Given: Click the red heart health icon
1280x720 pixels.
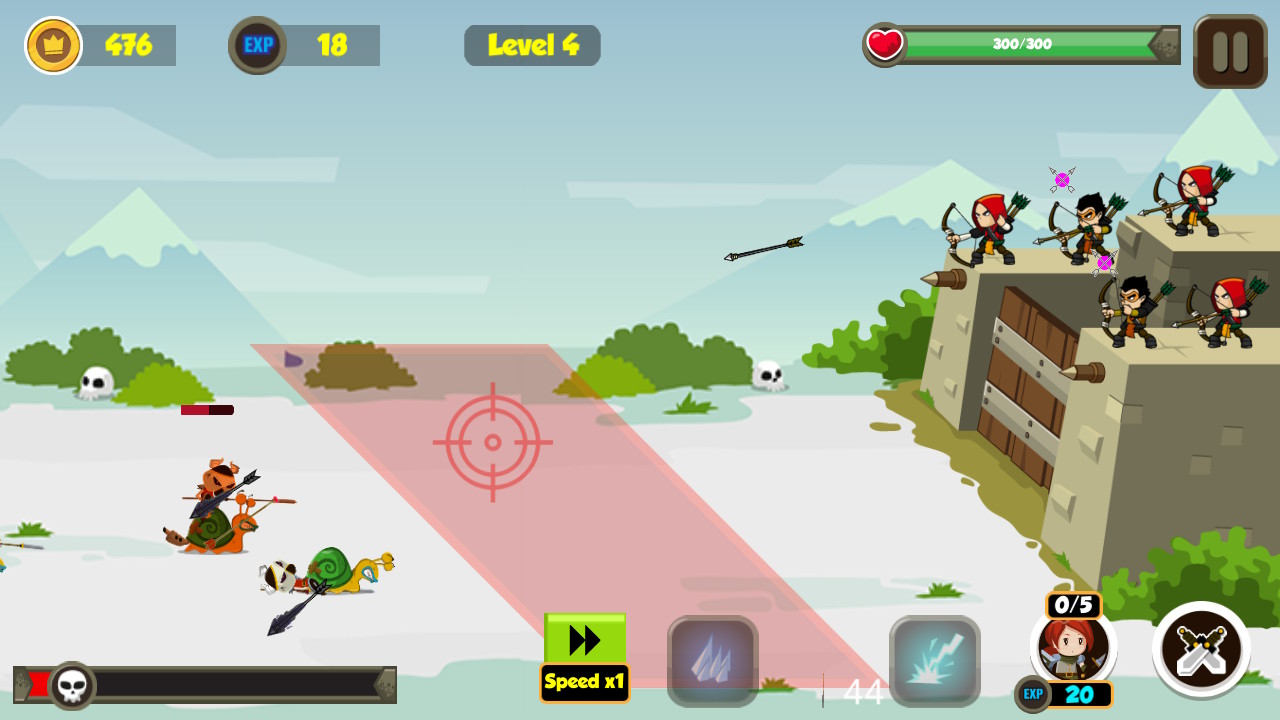Looking at the screenshot, I should point(886,43).
